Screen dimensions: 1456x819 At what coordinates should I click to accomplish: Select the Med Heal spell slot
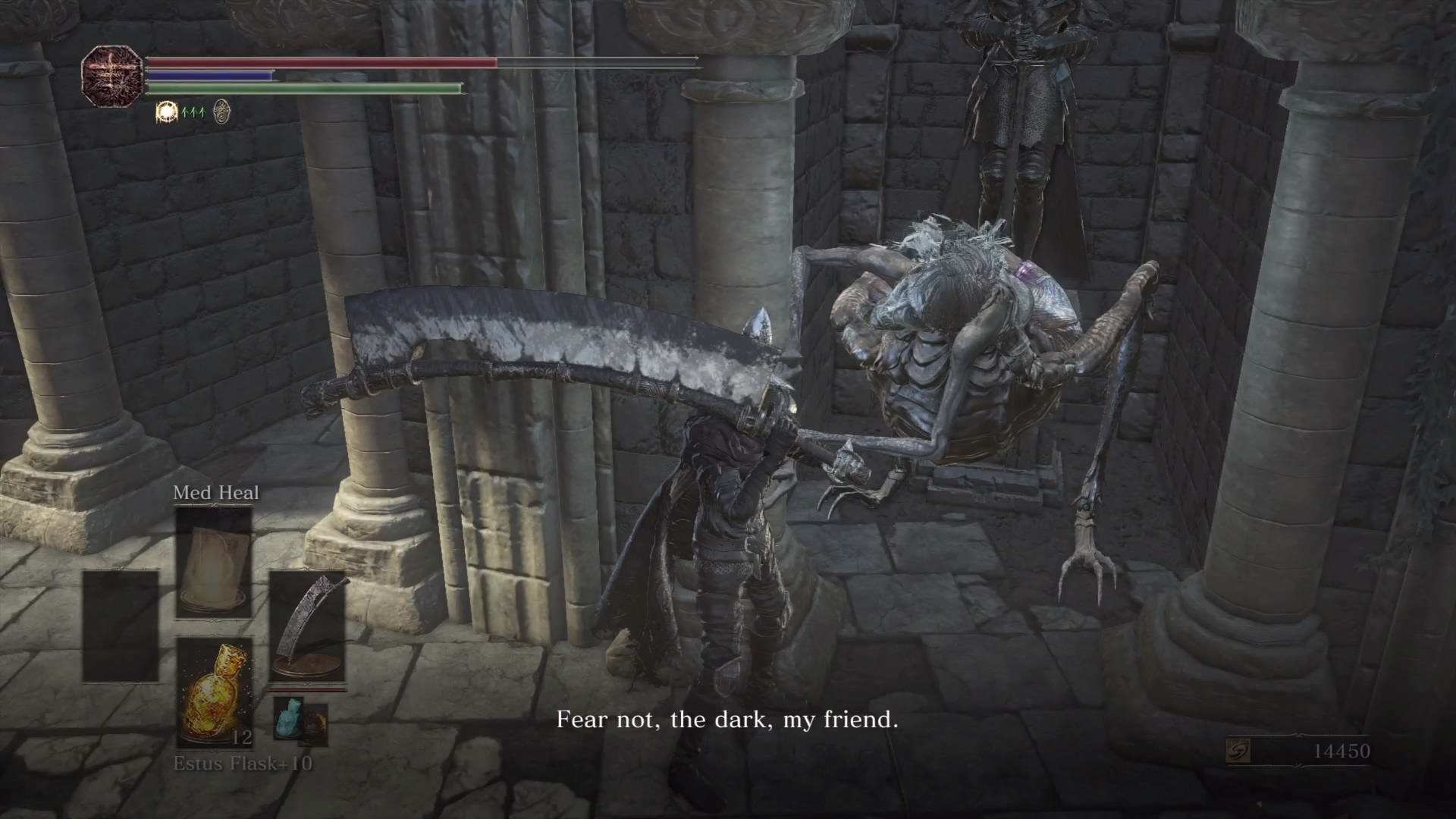coord(214,563)
